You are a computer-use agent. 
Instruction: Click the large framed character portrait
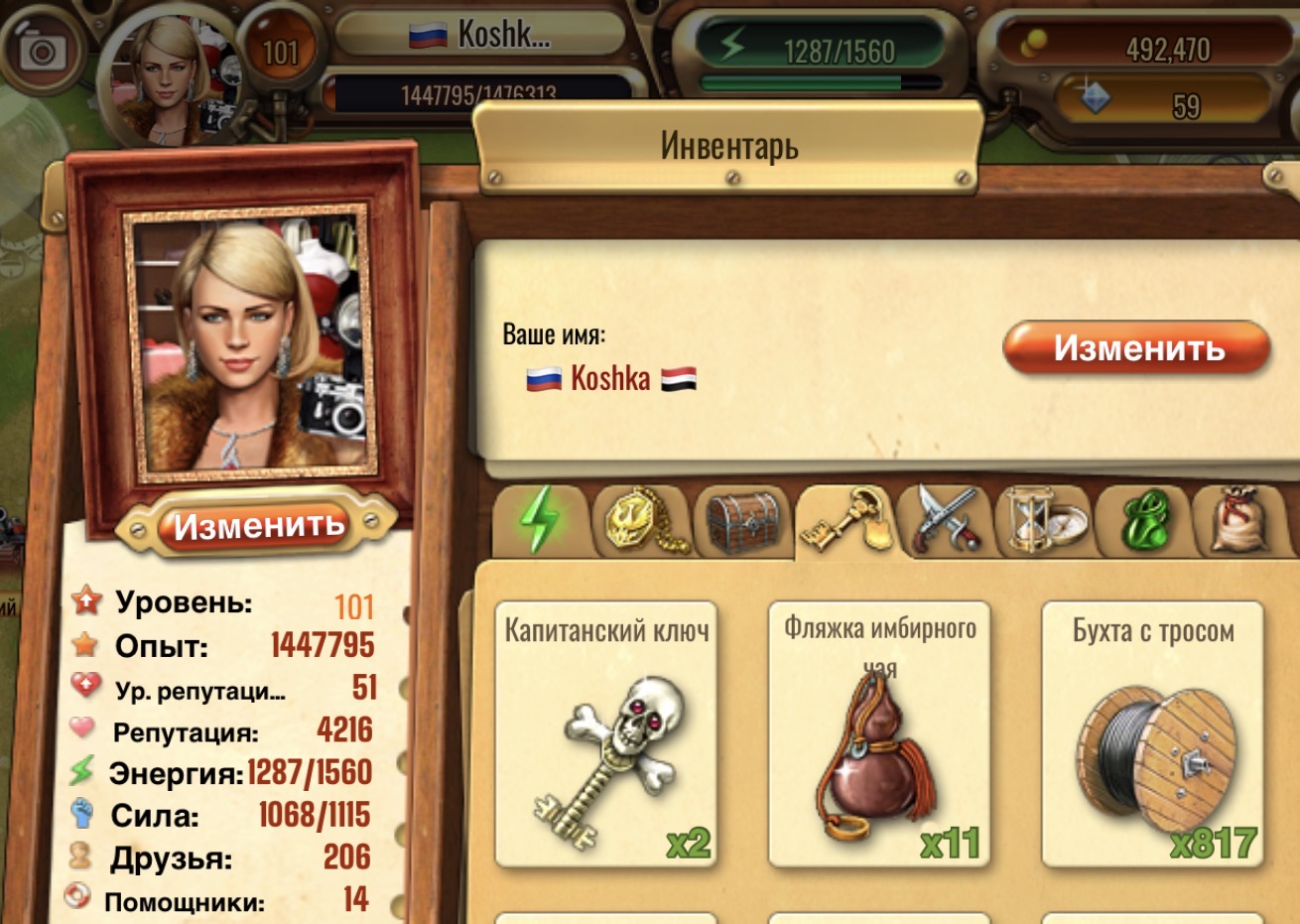(248, 340)
